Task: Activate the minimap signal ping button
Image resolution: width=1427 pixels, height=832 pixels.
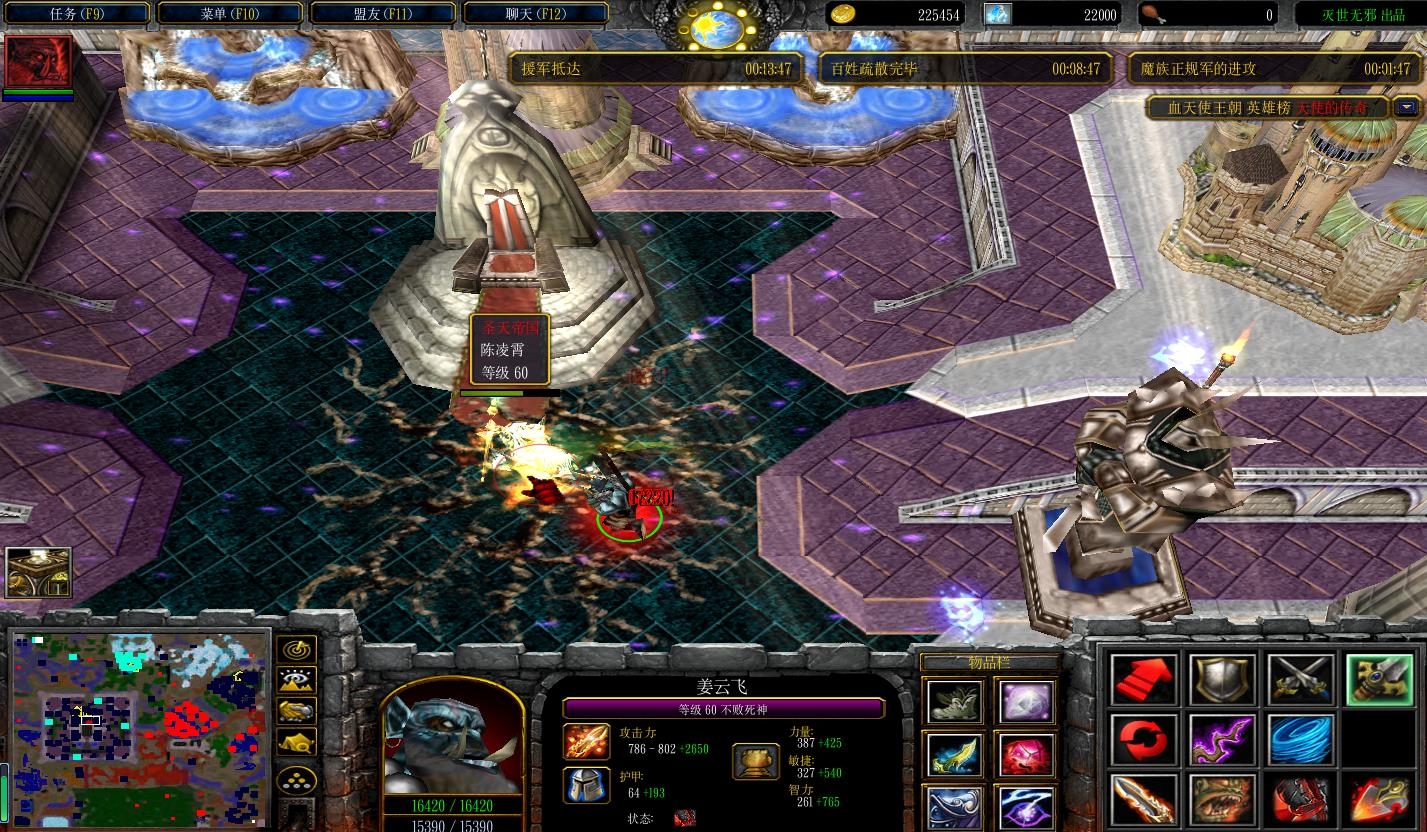Action: coord(297,650)
